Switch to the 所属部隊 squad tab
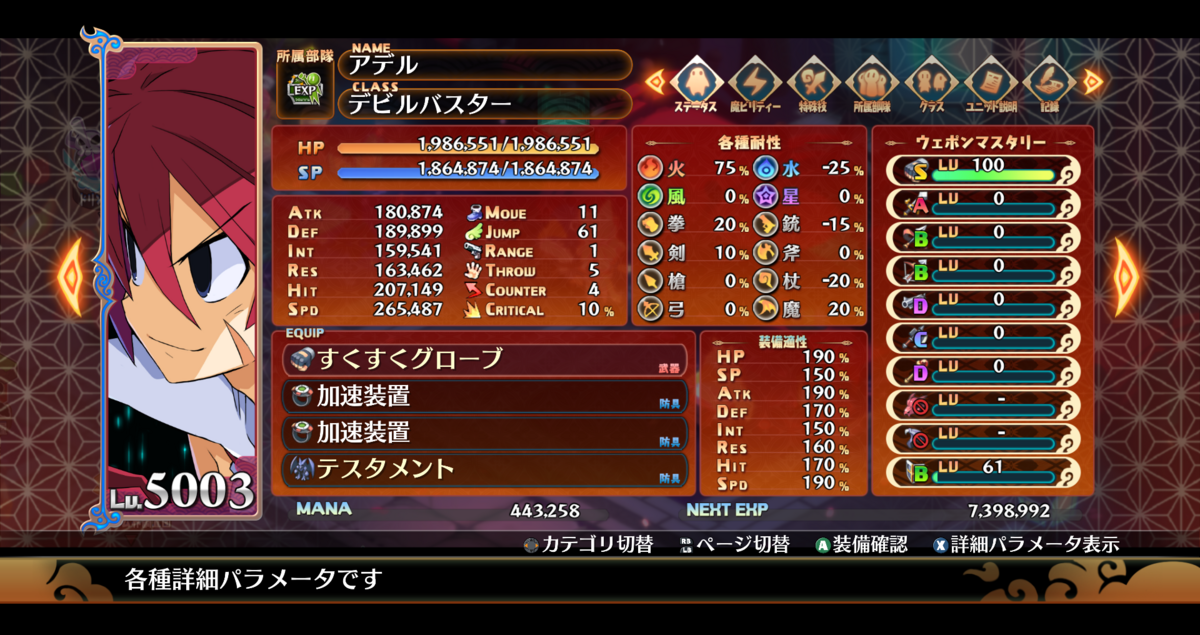 (872, 82)
